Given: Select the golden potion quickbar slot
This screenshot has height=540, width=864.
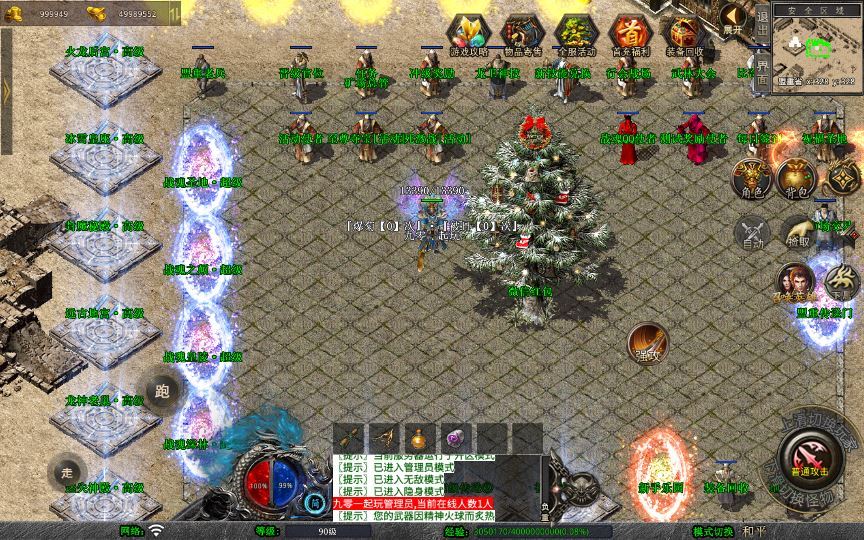Looking at the screenshot, I should tap(420, 438).
